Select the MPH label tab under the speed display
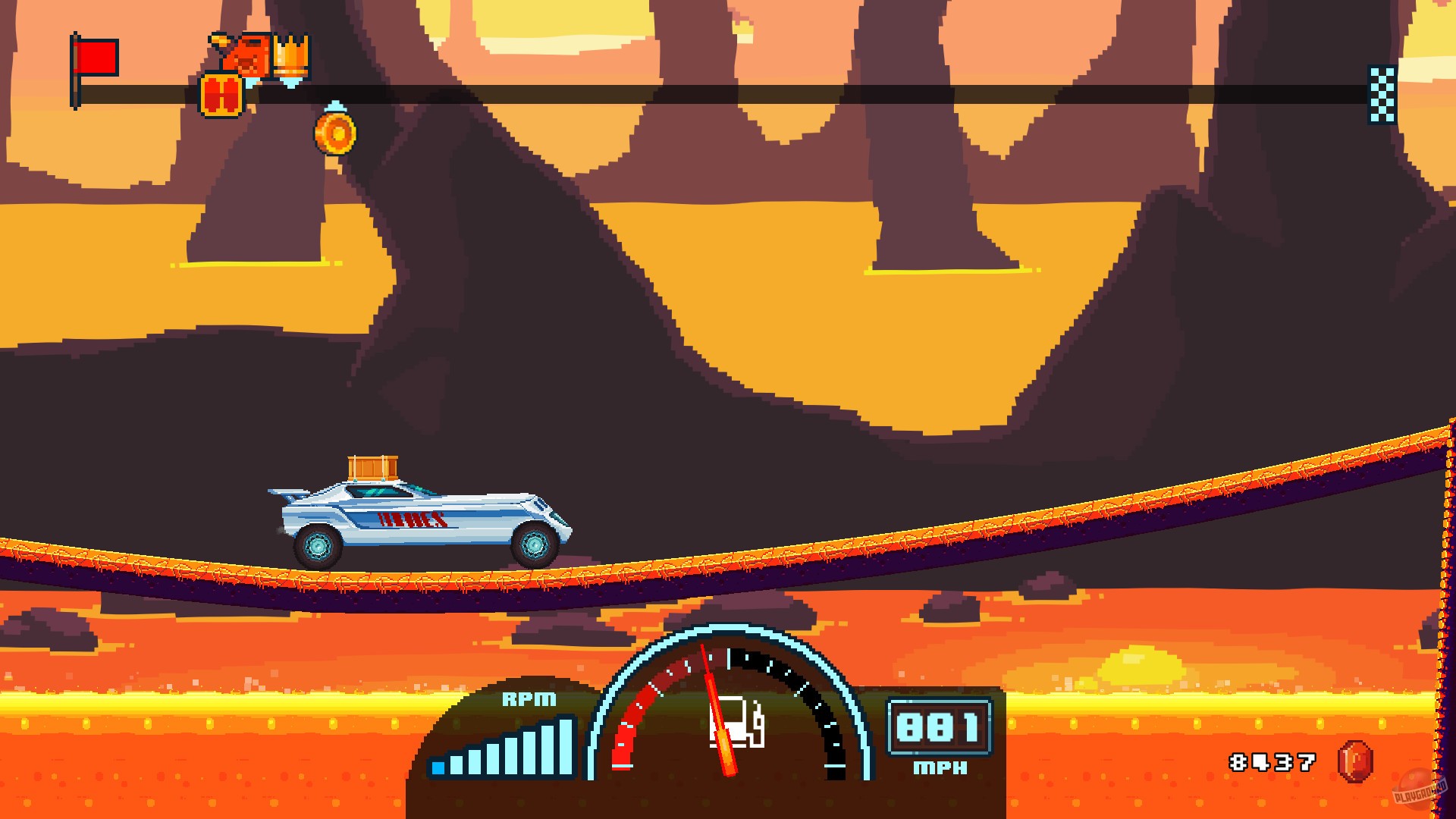This screenshot has width=1456, height=819. 940,767
